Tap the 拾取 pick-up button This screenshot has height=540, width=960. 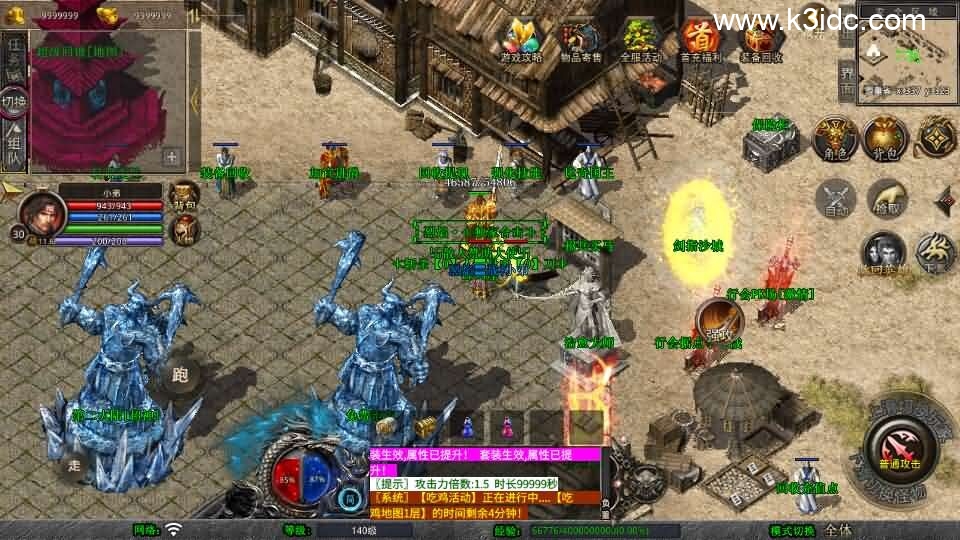[x=886, y=196]
